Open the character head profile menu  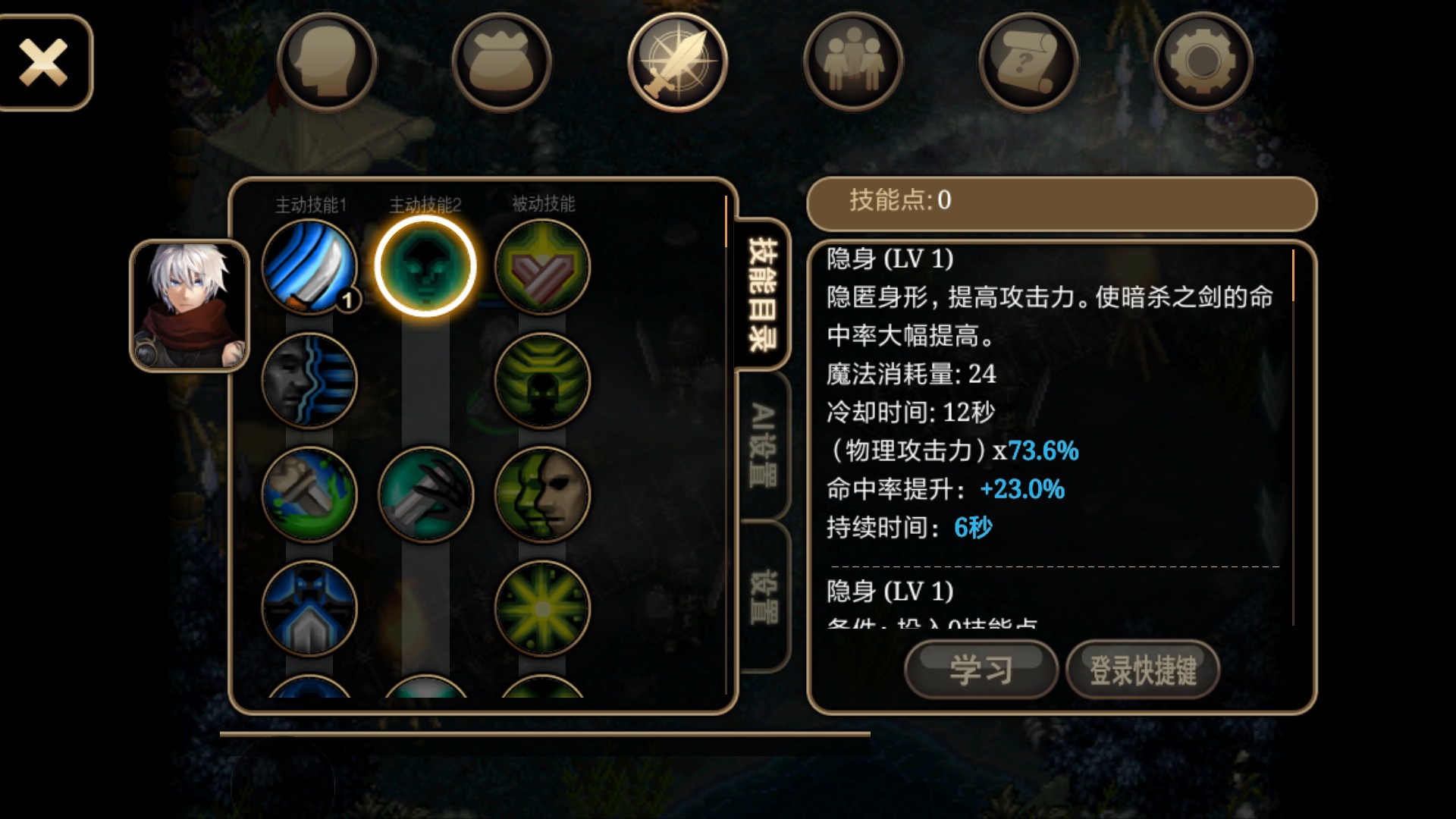click(x=327, y=62)
